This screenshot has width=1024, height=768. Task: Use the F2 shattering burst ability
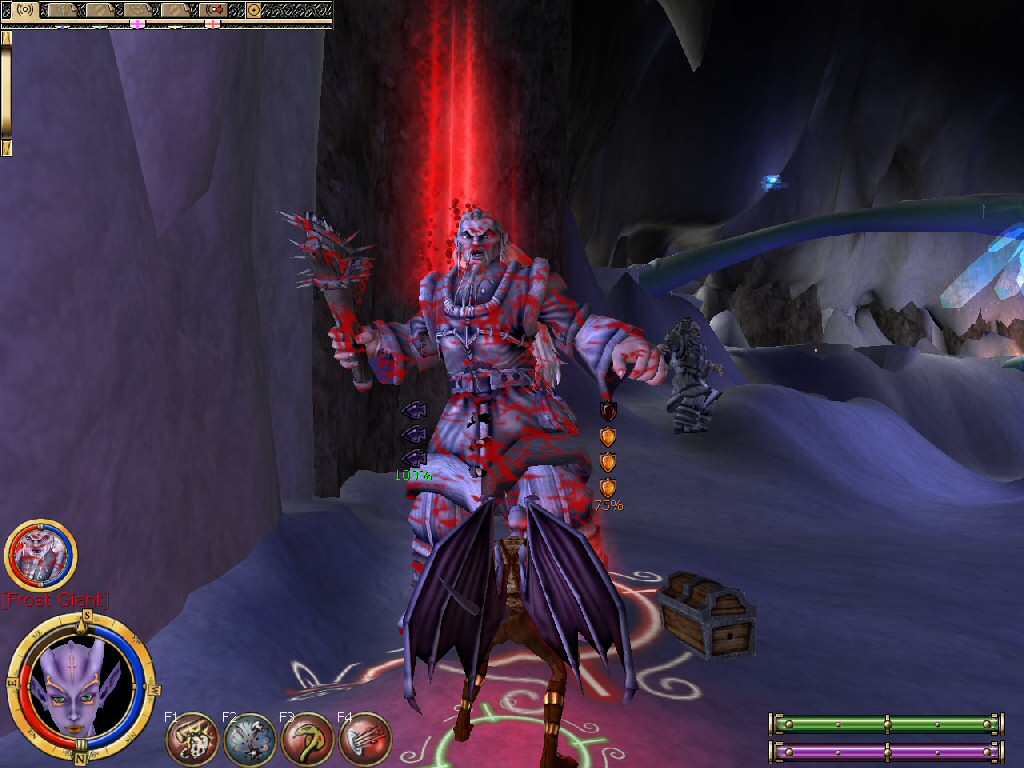(x=250, y=740)
